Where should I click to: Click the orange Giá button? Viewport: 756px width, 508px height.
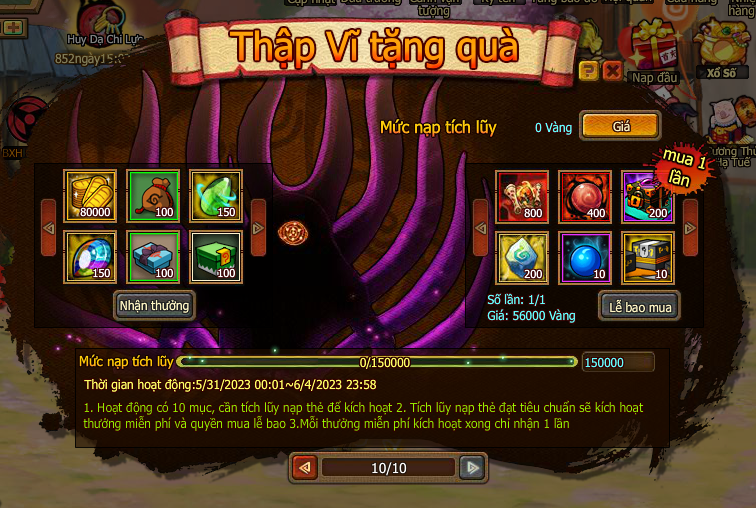click(x=621, y=127)
